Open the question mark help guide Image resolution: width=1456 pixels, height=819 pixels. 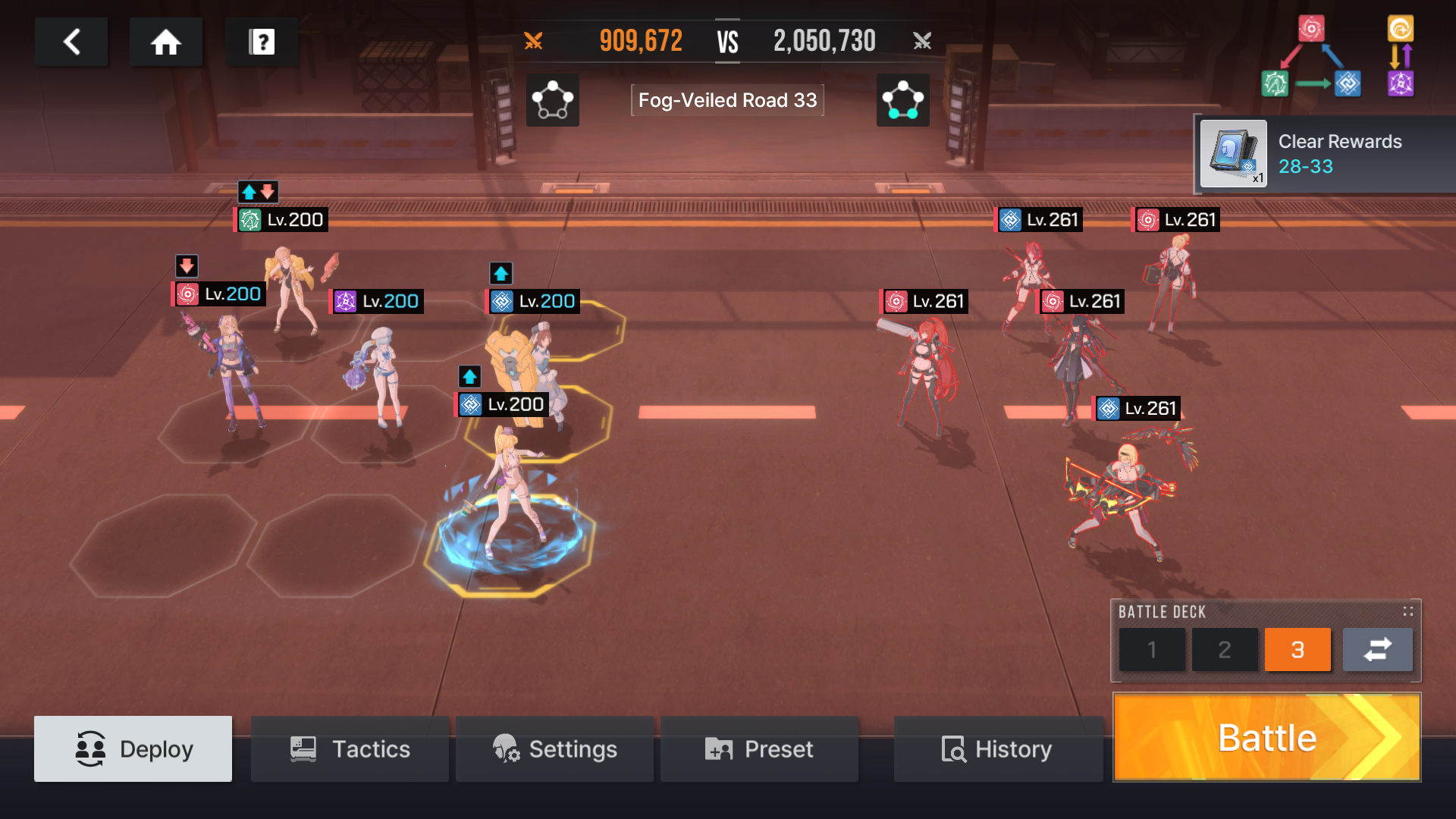point(262,42)
